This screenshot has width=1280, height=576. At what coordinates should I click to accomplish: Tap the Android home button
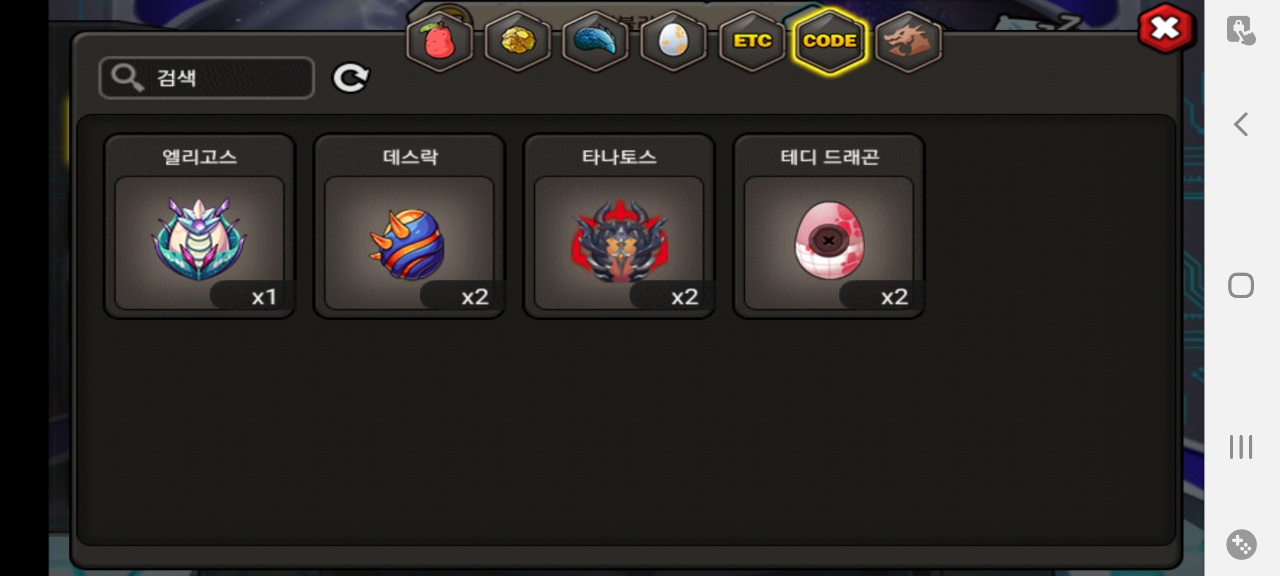point(1241,286)
